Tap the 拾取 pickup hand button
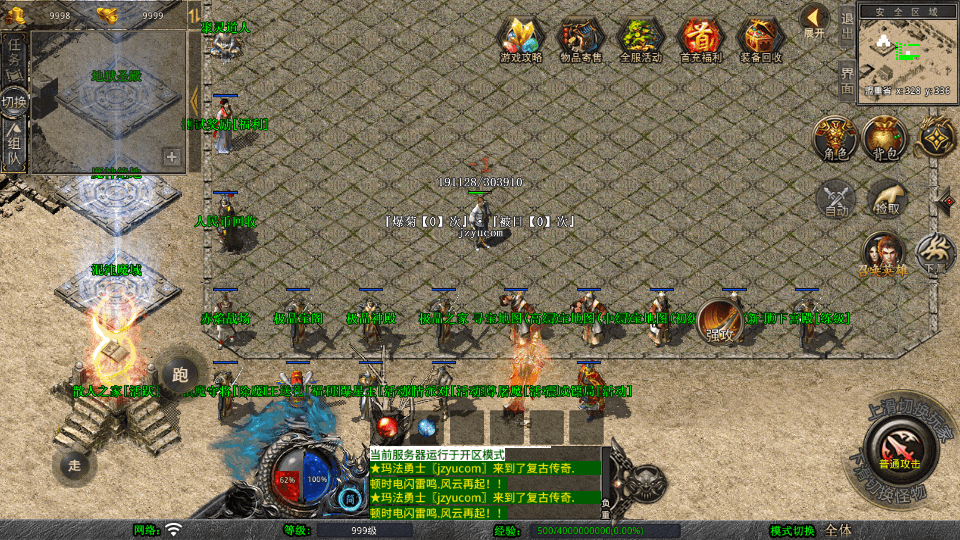The image size is (960, 540). pos(887,199)
